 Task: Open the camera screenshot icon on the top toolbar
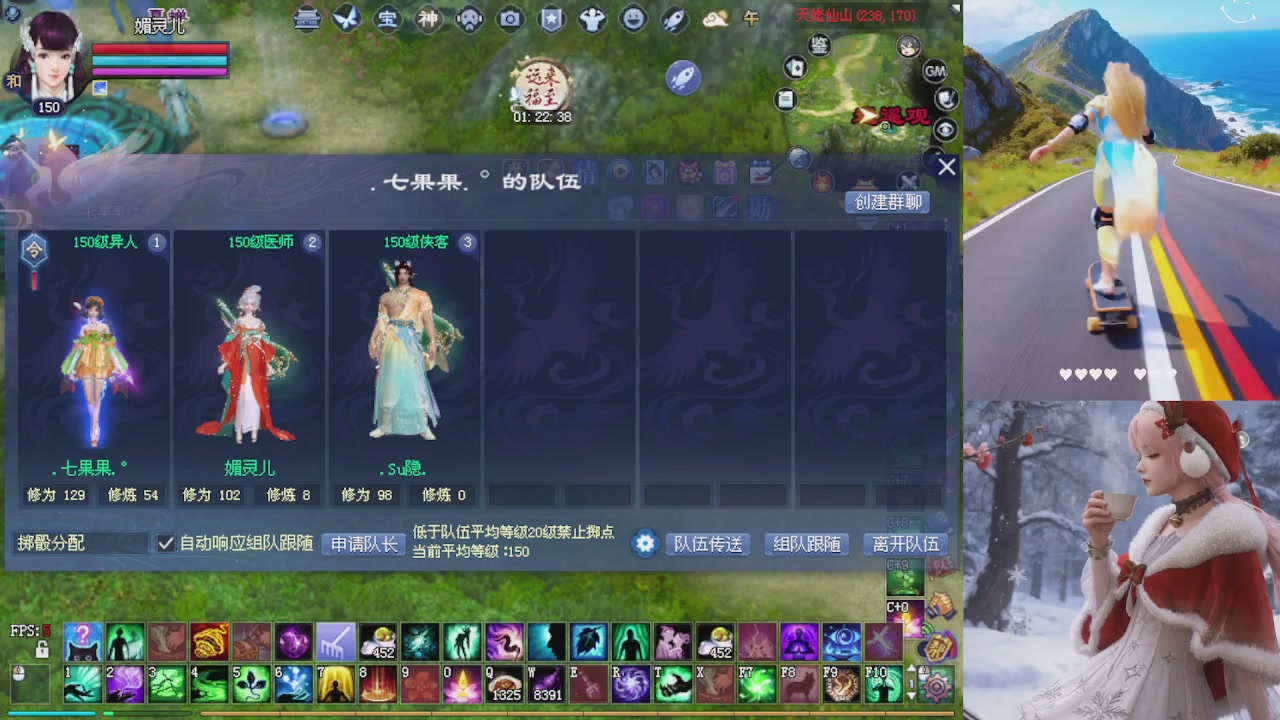click(x=510, y=19)
